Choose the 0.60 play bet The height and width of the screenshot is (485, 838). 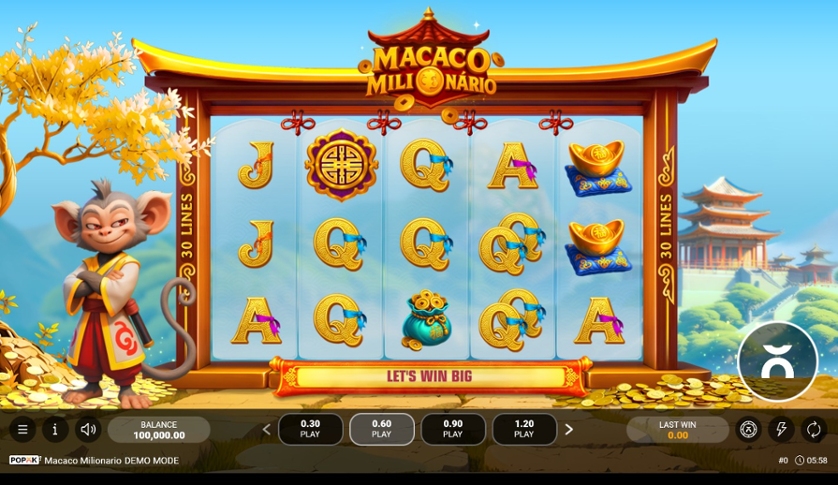tap(381, 429)
